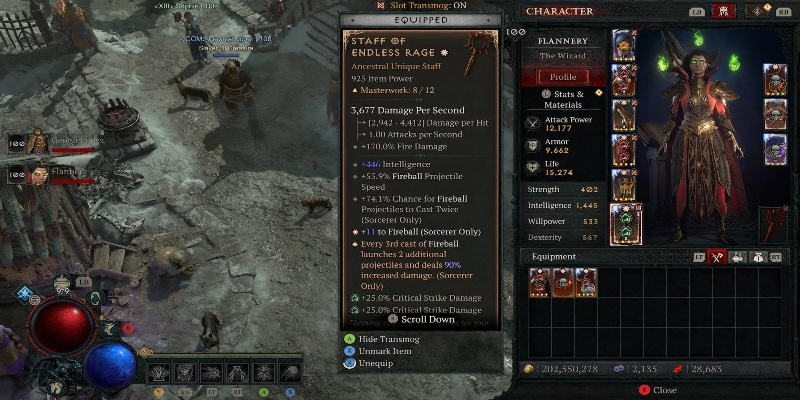
Task: Select the Flannery party member portrait
Action: [38, 176]
